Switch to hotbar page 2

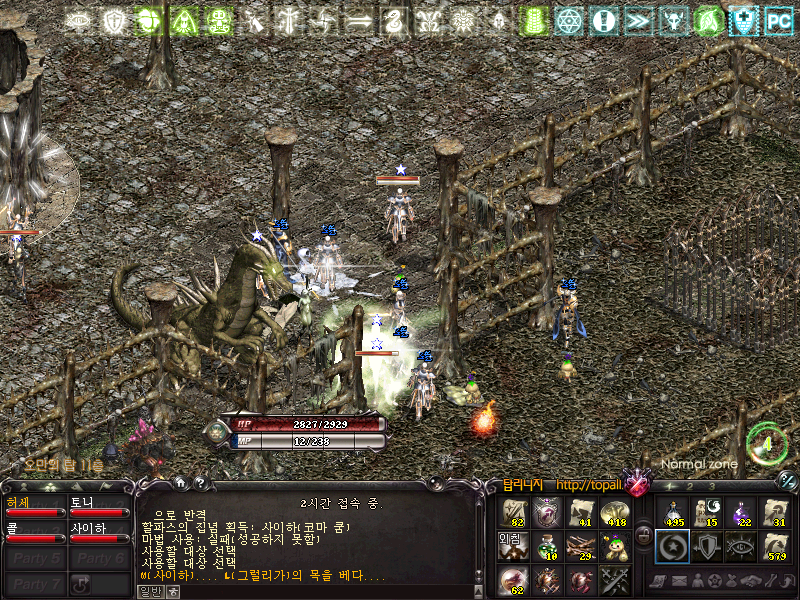(692, 486)
